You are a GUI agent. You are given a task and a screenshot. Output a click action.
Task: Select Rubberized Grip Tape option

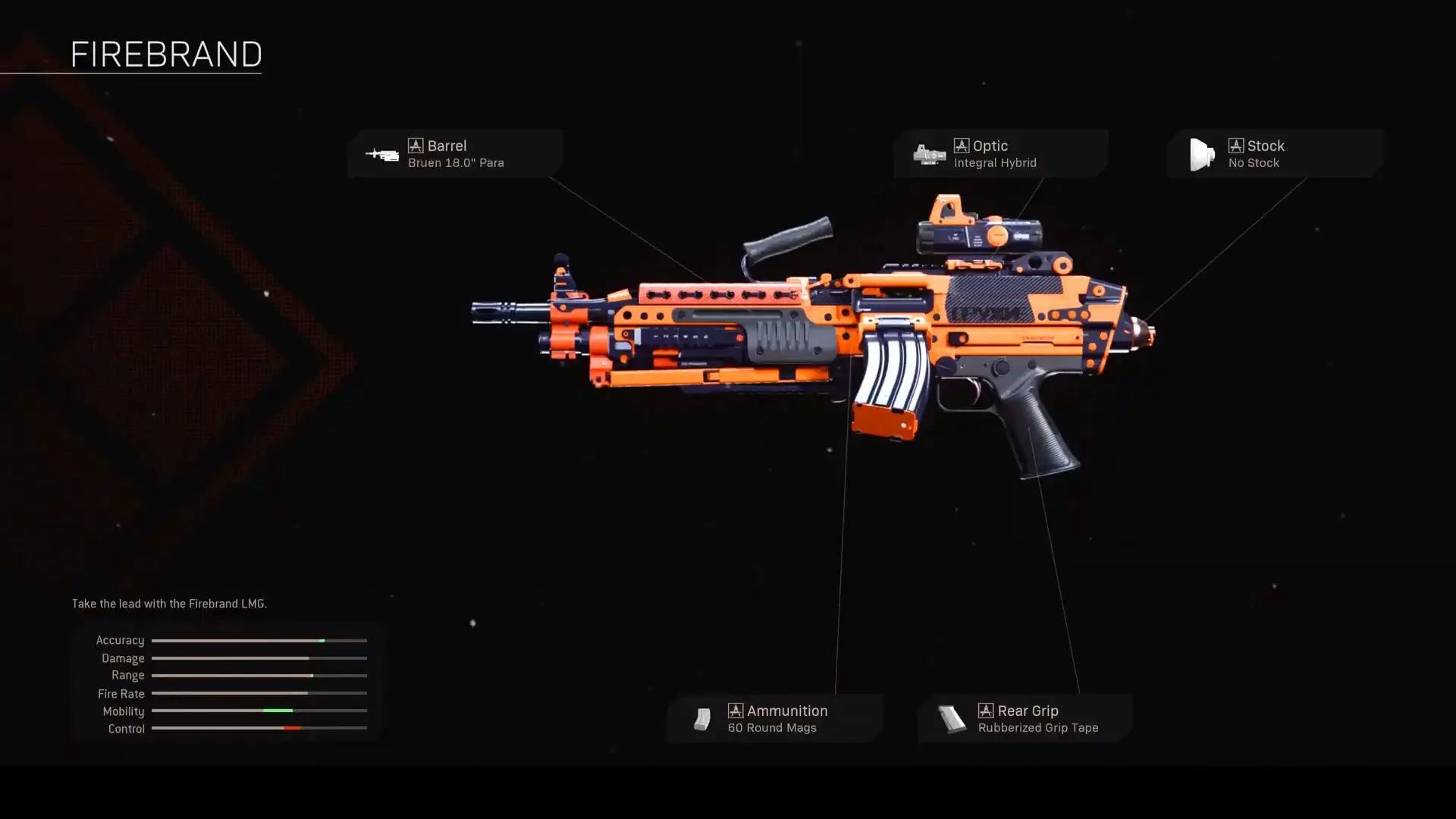[x=1037, y=726]
